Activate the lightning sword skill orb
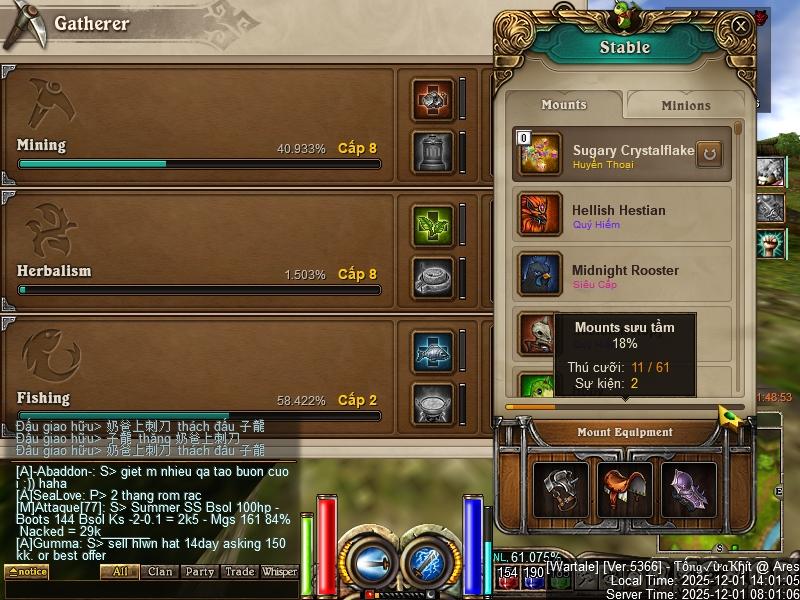This screenshot has width=800, height=600. click(431, 561)
